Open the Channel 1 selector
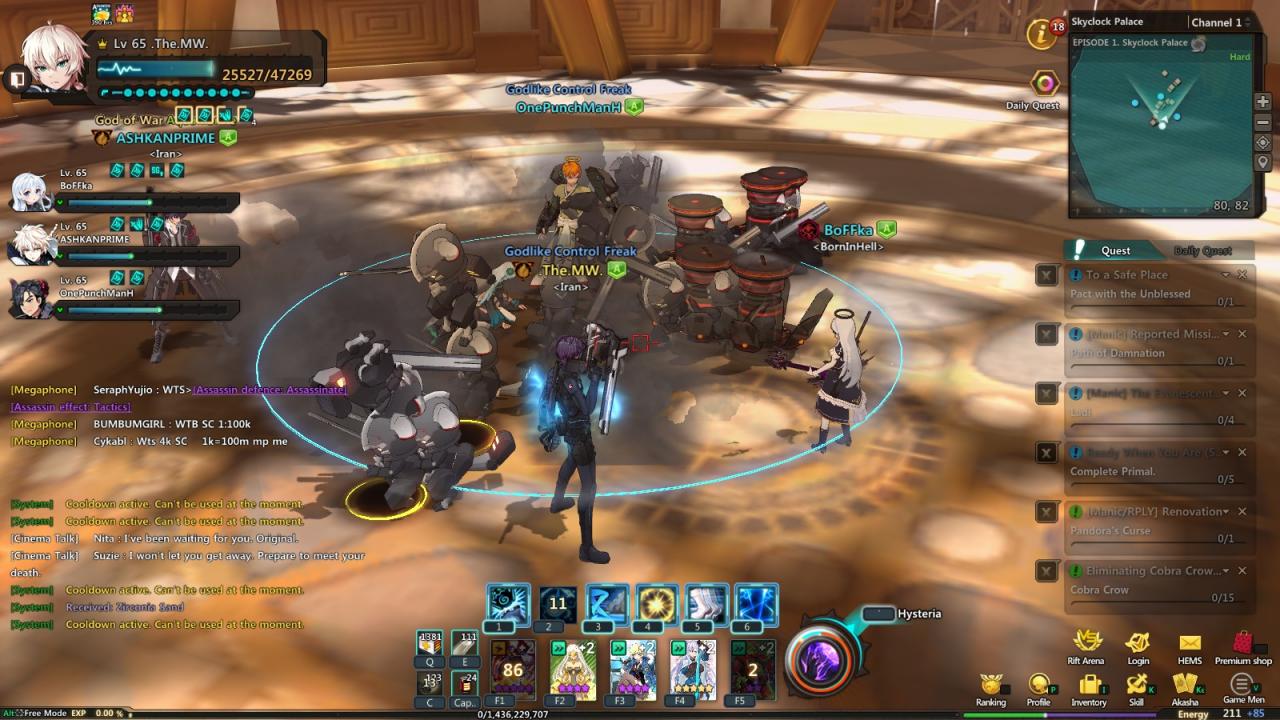1280x720 pixels. (1220, 22)
